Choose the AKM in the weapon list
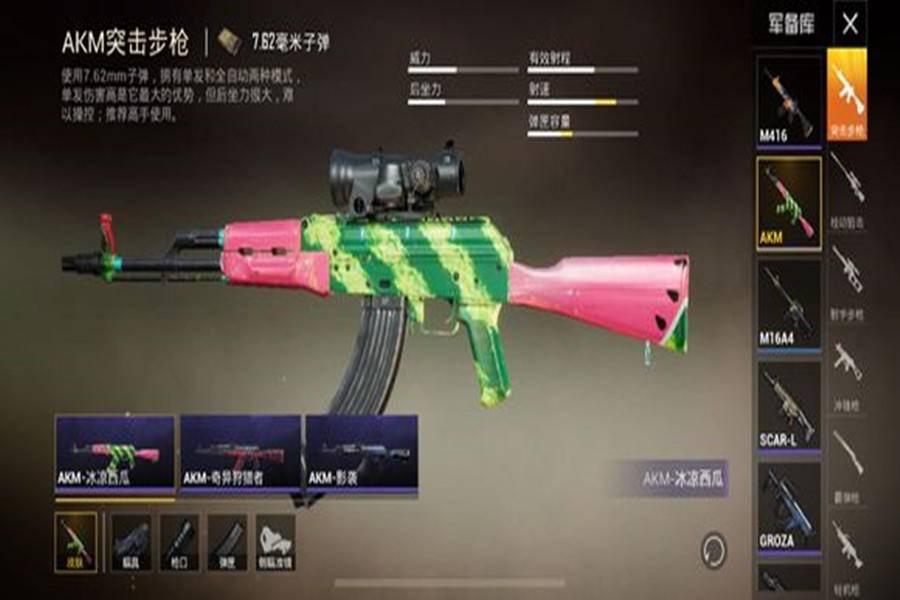900x600 pixels. (788, 202)
